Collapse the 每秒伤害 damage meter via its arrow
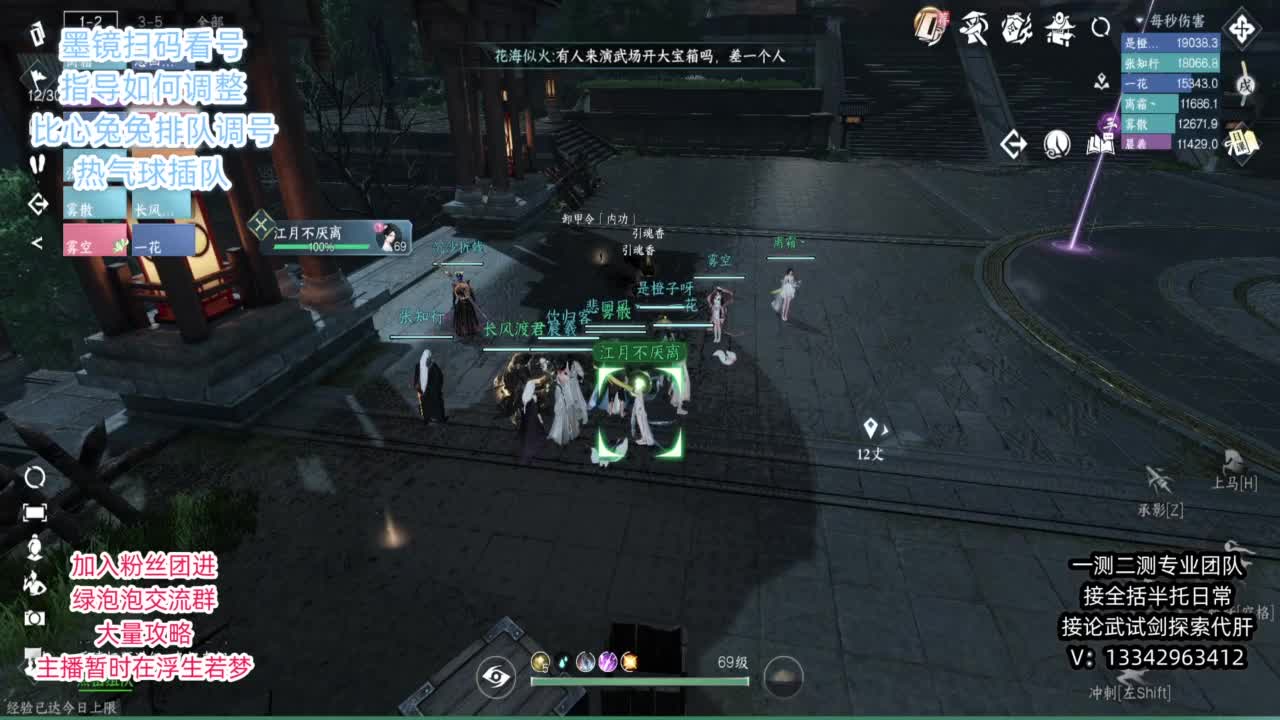The width and height of the screenshot is (1280, 720). tap(1140, 21)
